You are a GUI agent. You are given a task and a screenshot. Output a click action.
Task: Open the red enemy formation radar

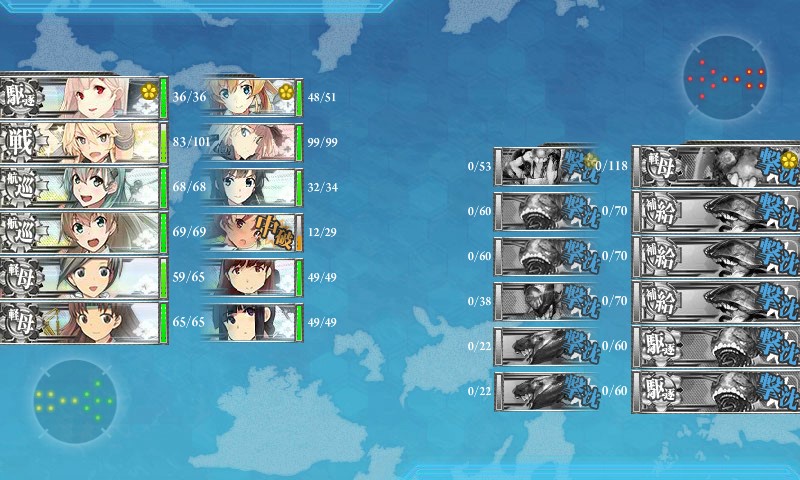point(726,77)
